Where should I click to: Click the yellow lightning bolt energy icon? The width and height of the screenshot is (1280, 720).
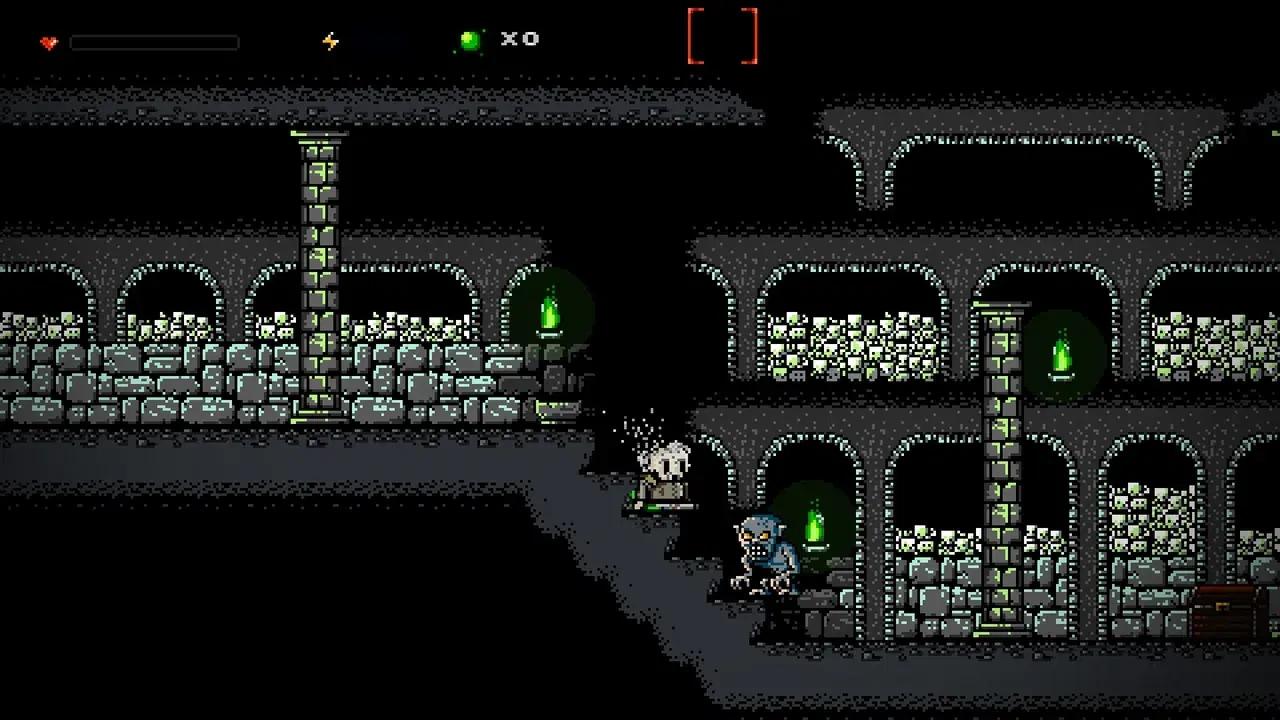[330, 41]
